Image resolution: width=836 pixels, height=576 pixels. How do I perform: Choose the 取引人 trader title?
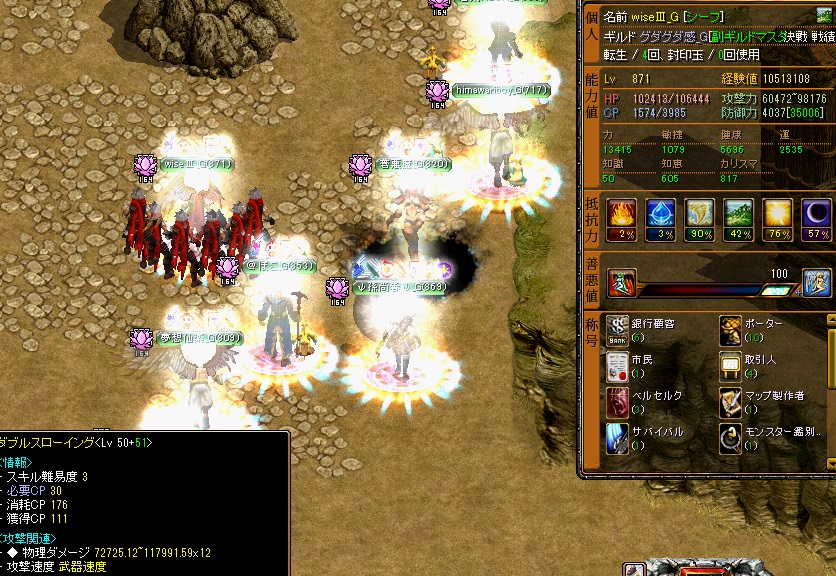[x=731, y=364]
